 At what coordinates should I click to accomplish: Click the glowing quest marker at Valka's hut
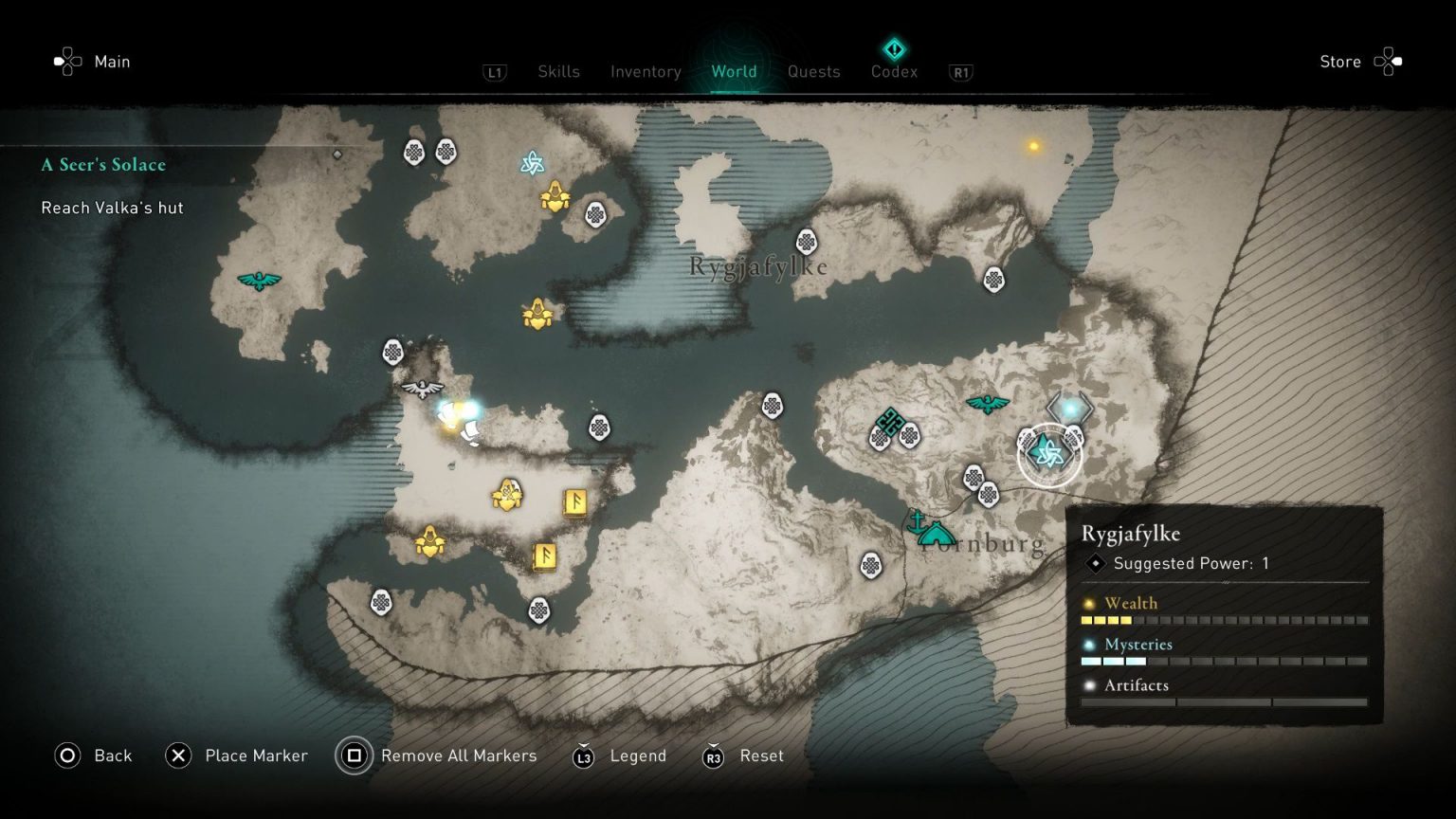point(458,412)
